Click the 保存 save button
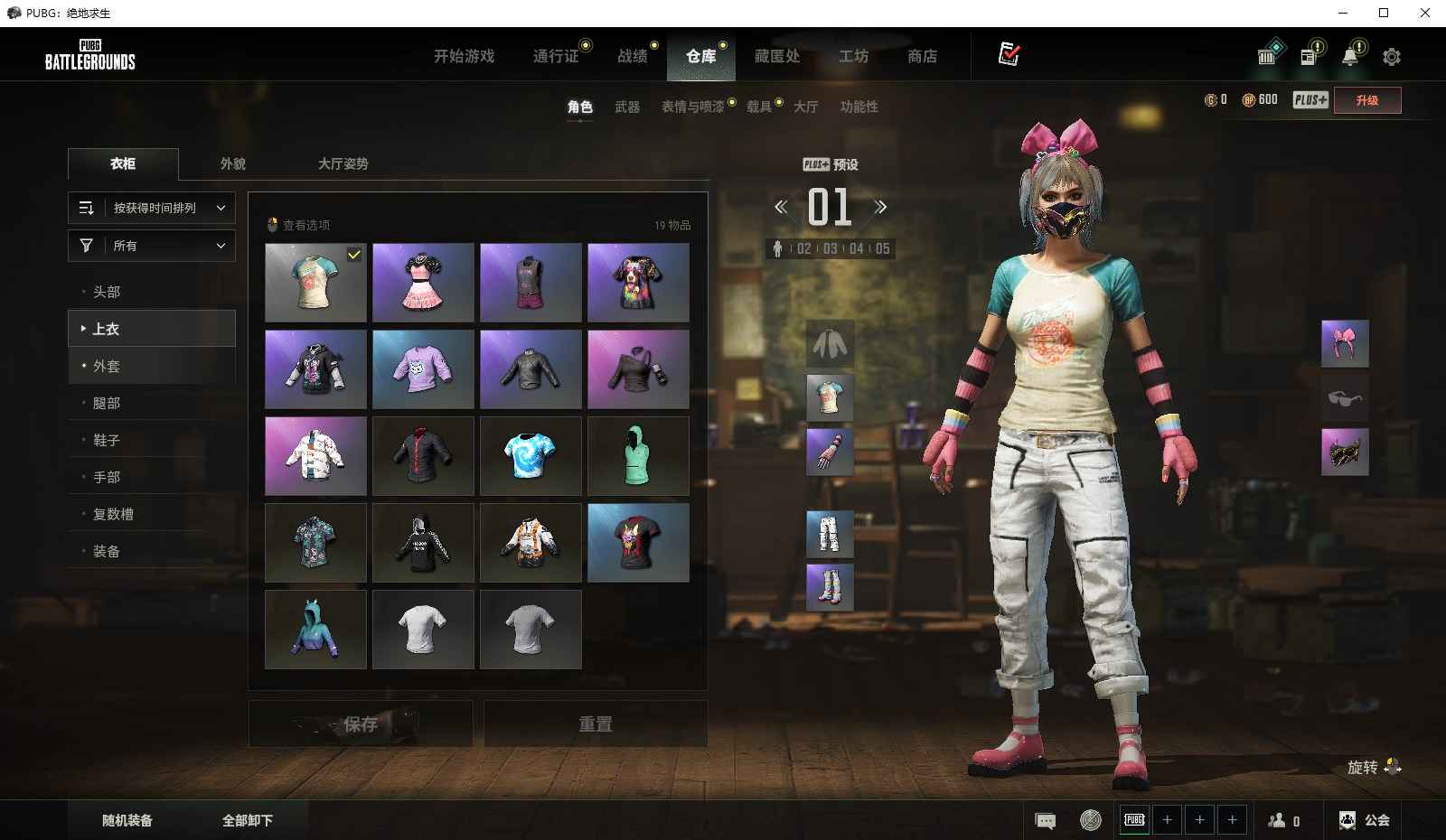The image size is (1446, 840). click(x=361, y=723)
